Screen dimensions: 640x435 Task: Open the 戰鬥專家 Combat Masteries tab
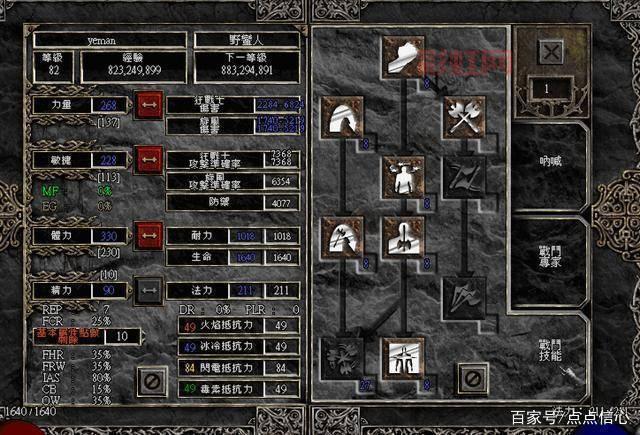click(x=550, y=260)
